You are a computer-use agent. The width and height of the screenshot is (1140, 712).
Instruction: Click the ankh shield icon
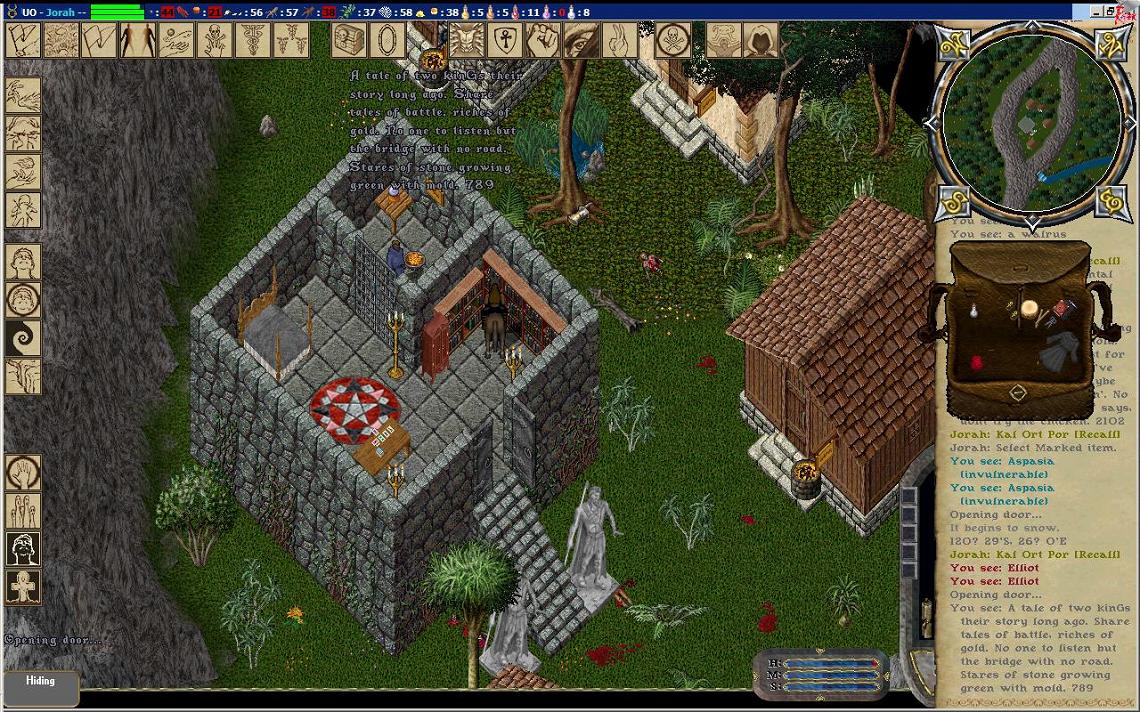(503, 40)
